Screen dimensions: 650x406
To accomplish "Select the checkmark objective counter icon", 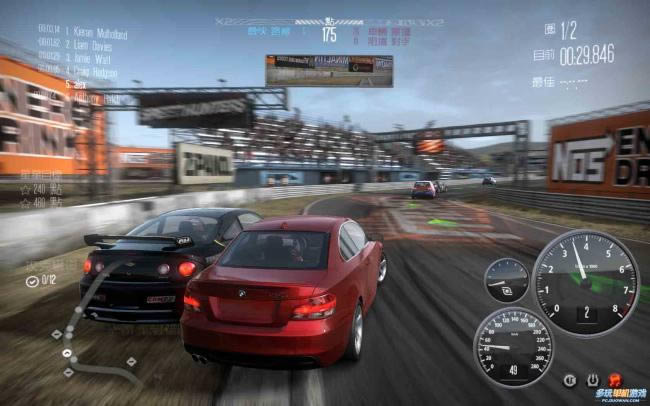I will [33, 280].
